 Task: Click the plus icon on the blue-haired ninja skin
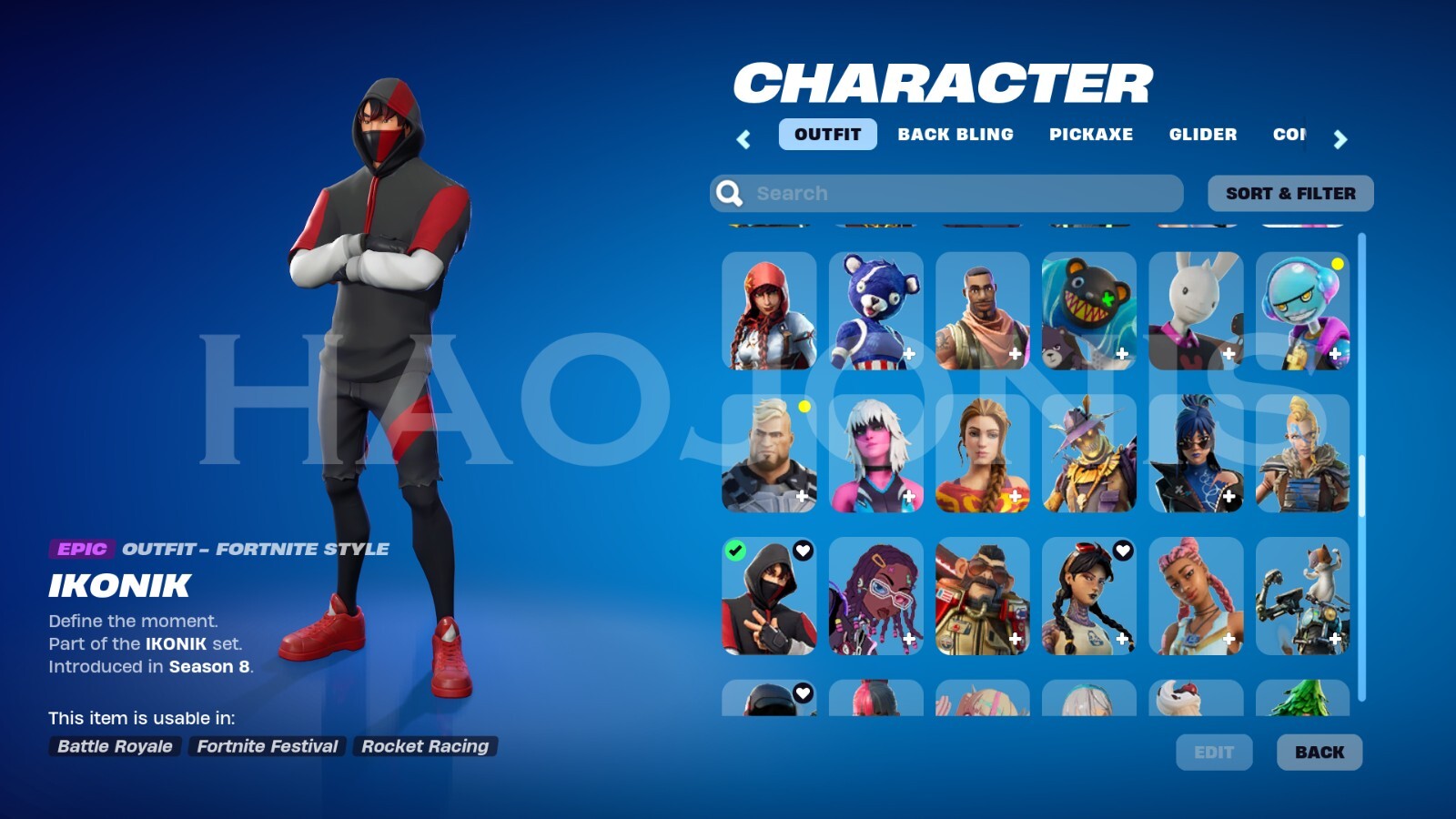tap(1229, 497)
